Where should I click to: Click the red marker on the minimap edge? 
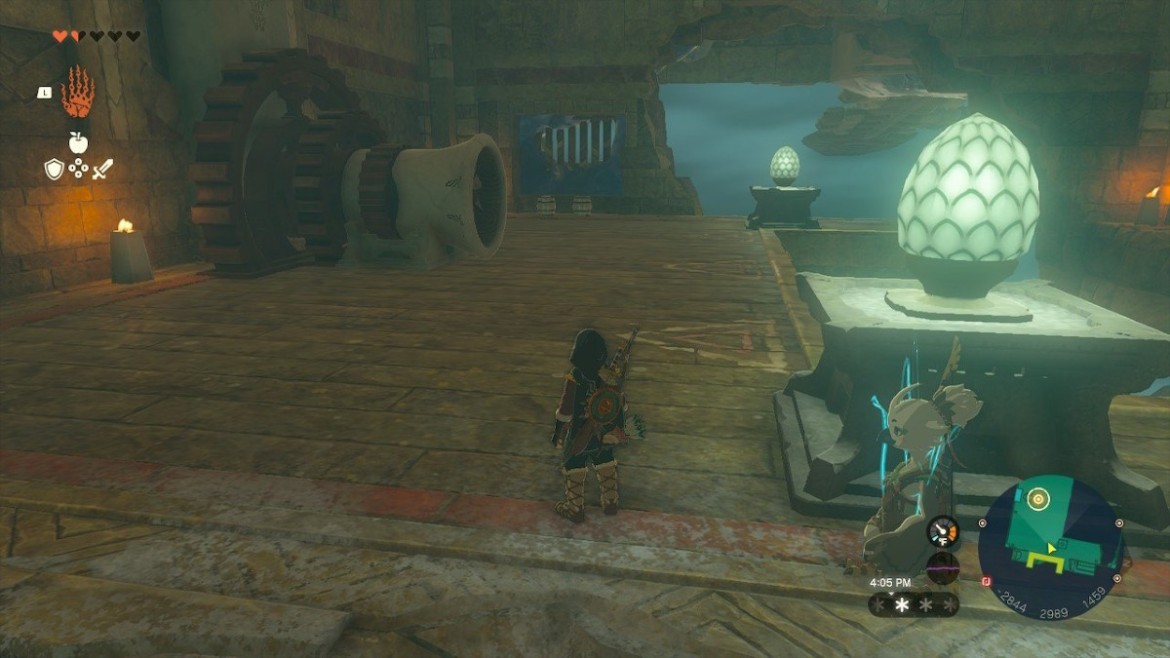pyautogui.click(x=986, y=581)
